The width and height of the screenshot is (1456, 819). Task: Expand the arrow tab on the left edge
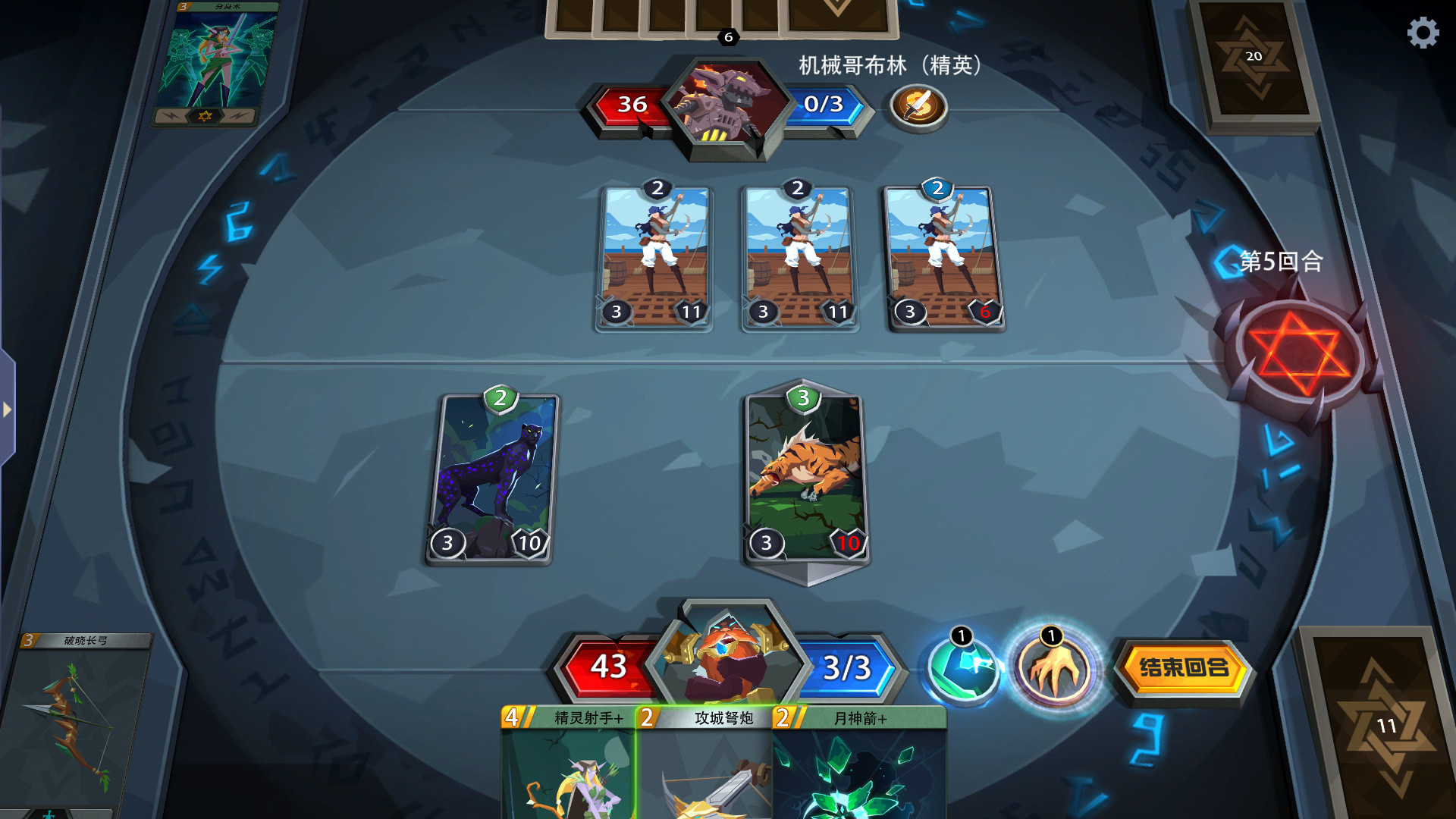(x=8, y=409)
